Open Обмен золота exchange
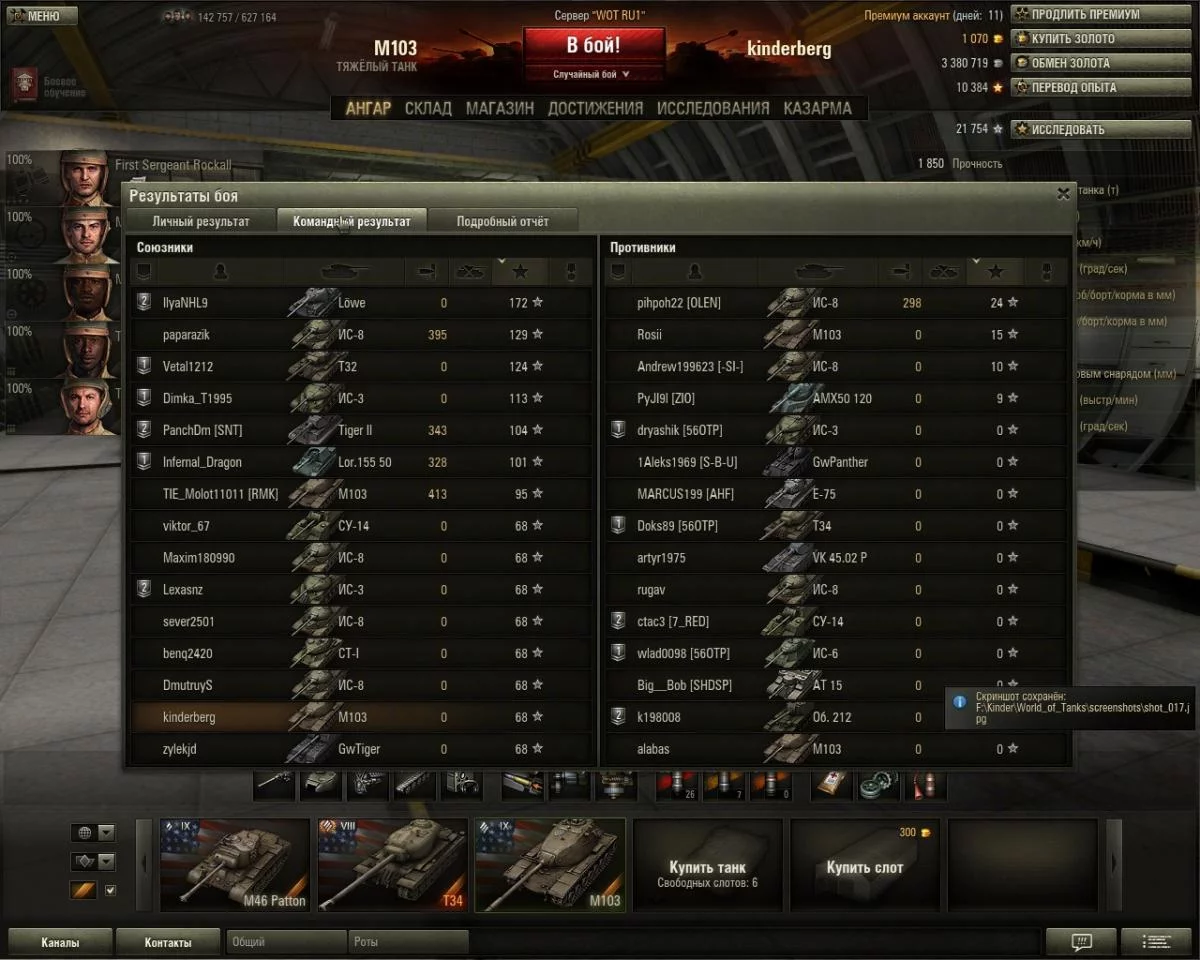Viewport: 1200px width, 960px height. (1077, 63)
